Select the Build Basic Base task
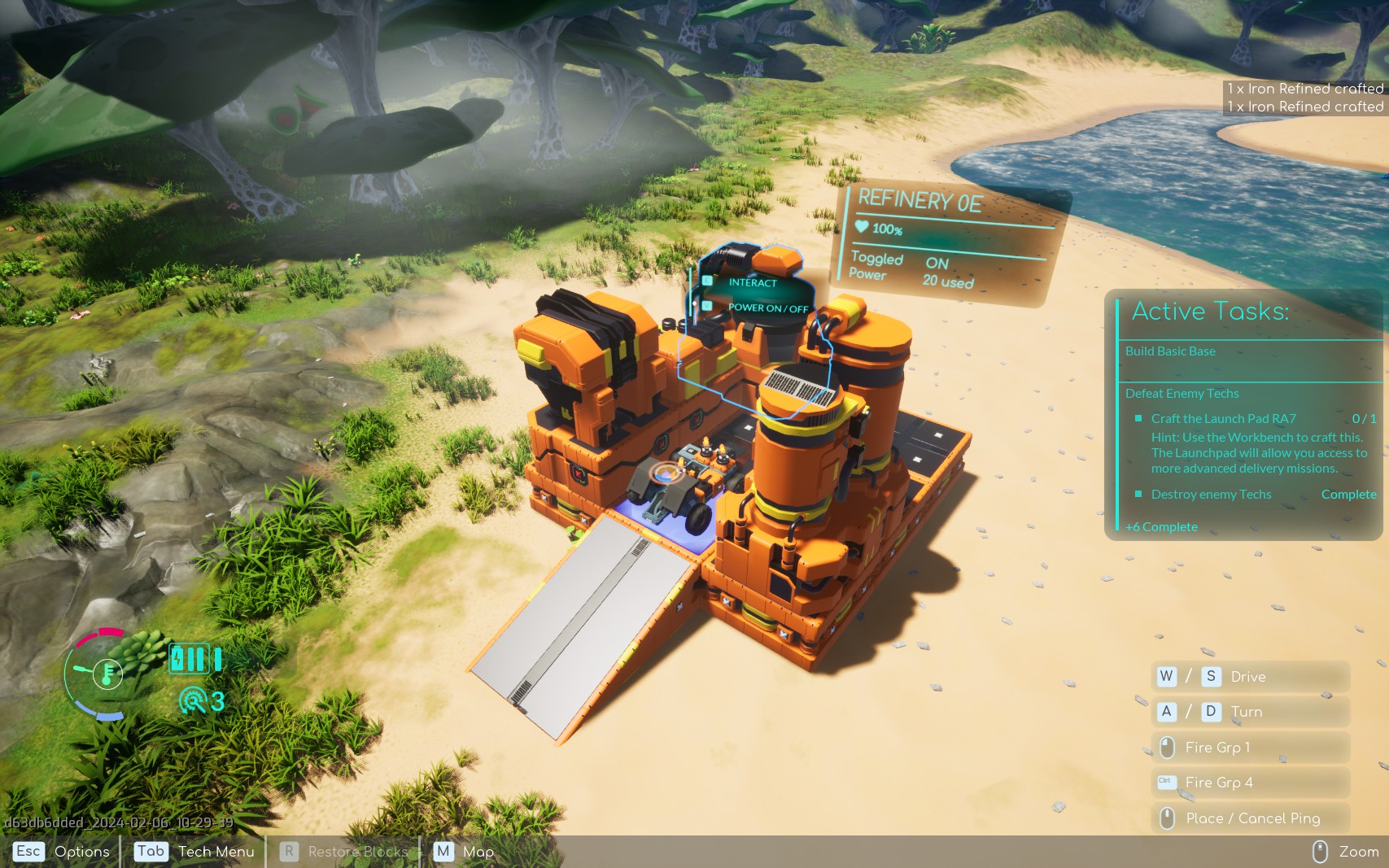The image size is (1389, 868). coord(1170,351)
